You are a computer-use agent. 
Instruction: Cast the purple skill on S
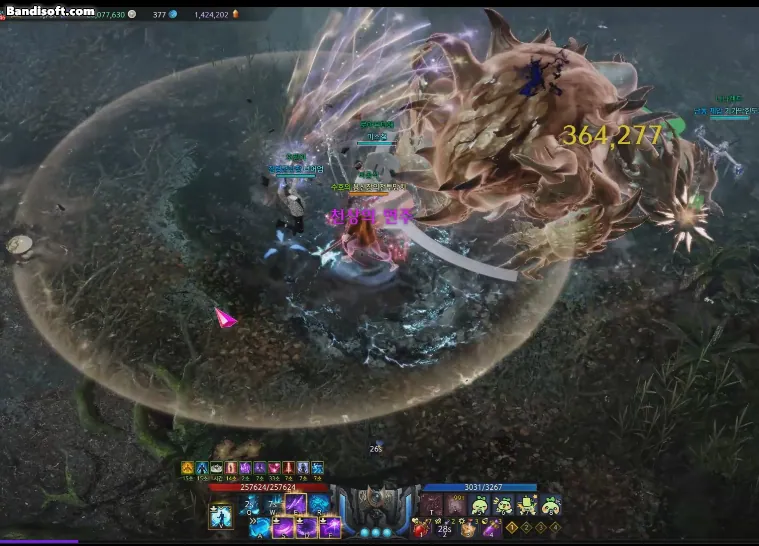[x=285, y=527]
